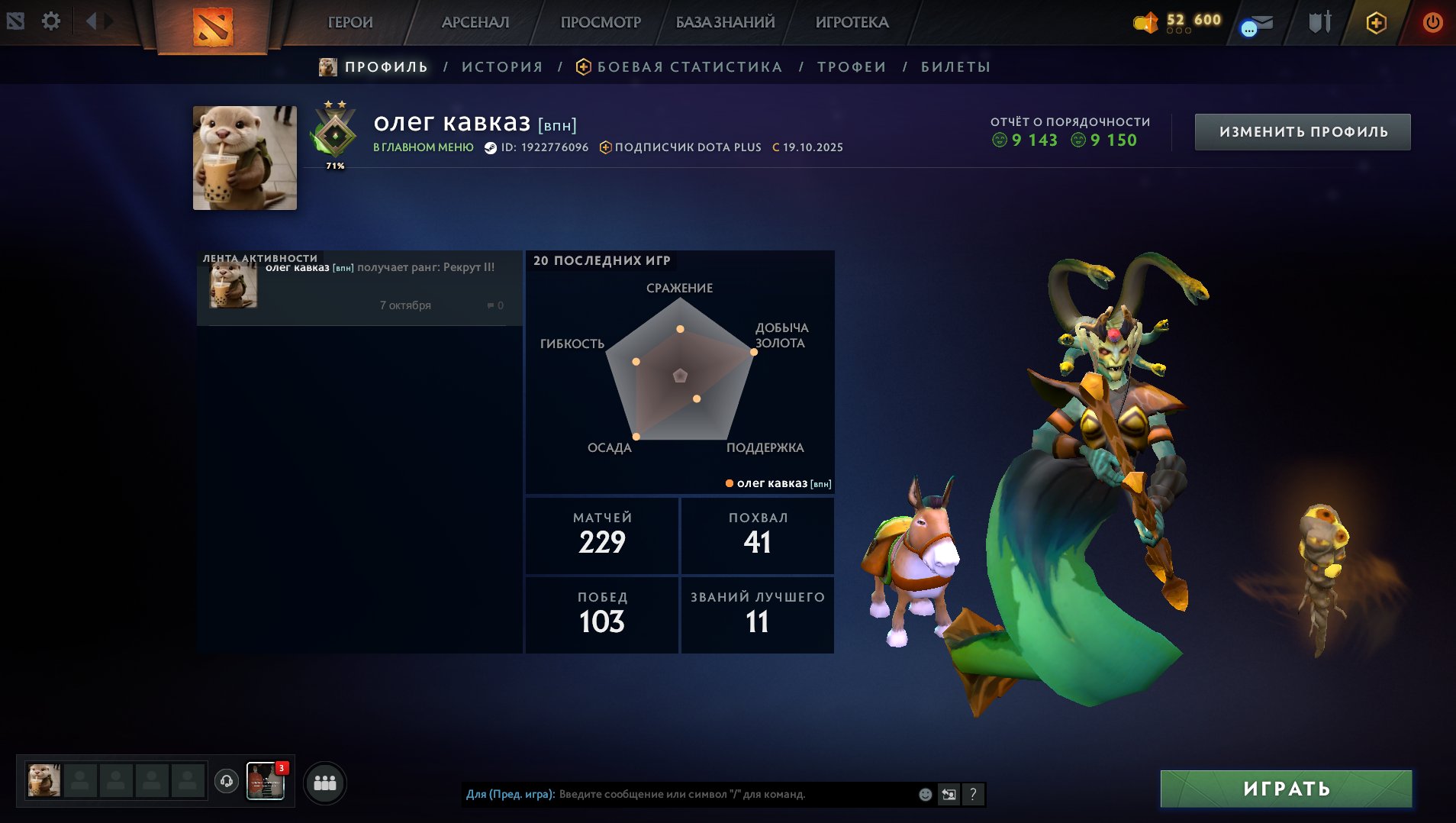Open the БИЛЕТЫ tab

click(x=955, y=67)
